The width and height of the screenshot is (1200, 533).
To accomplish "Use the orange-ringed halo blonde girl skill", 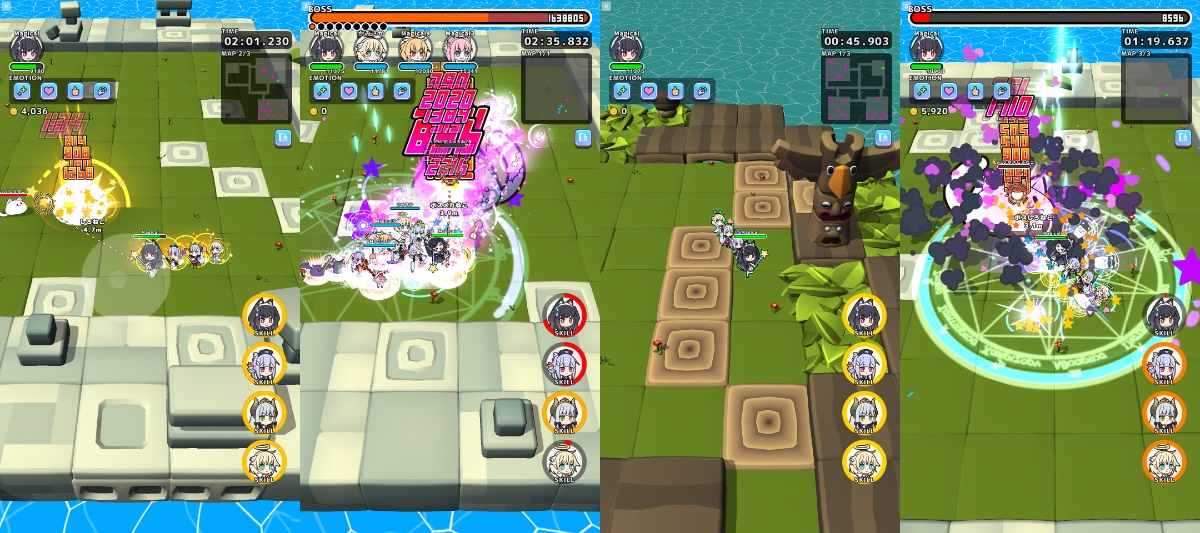I will [x=1164, y=461].
